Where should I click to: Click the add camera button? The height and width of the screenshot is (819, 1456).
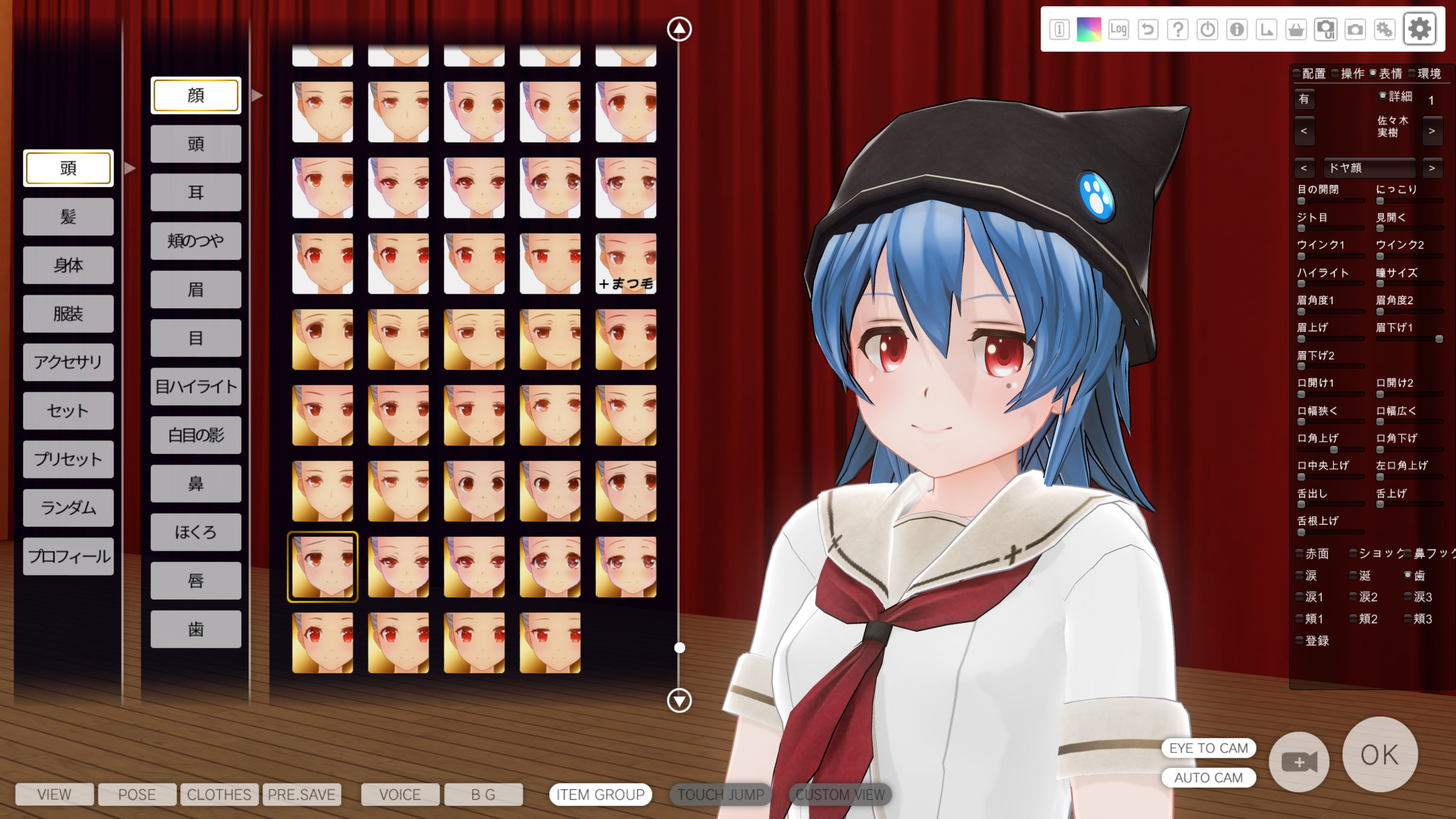pos(1299,762)
